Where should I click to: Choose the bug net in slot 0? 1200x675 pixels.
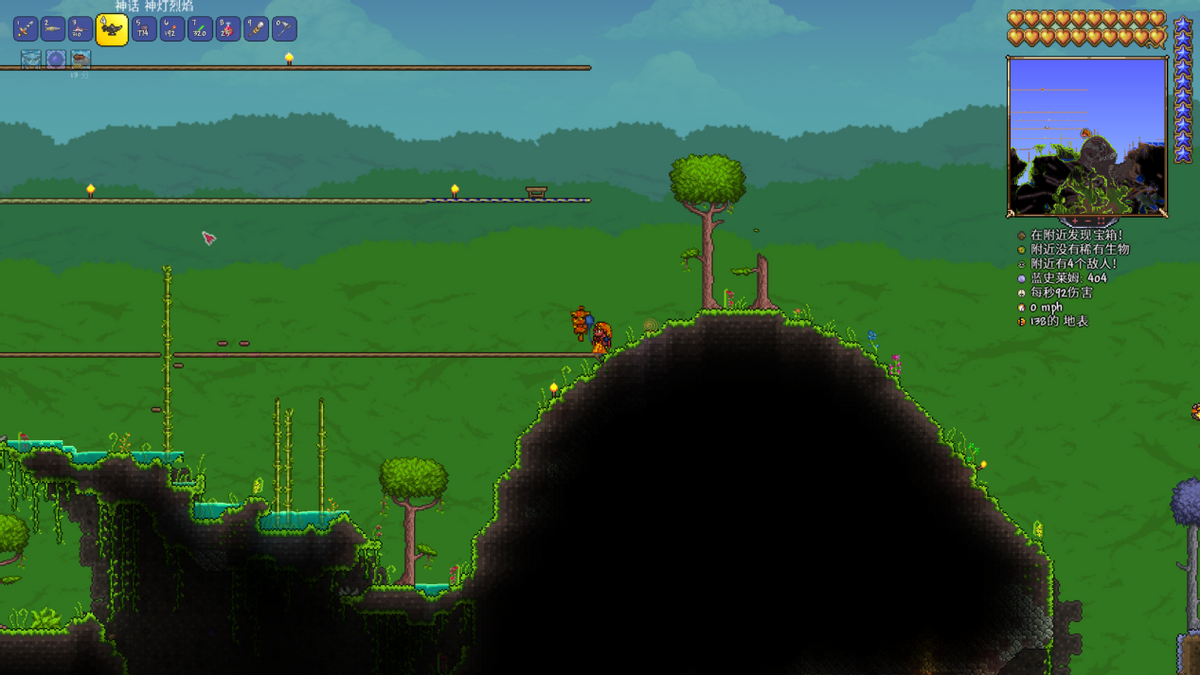coord(284,29)
